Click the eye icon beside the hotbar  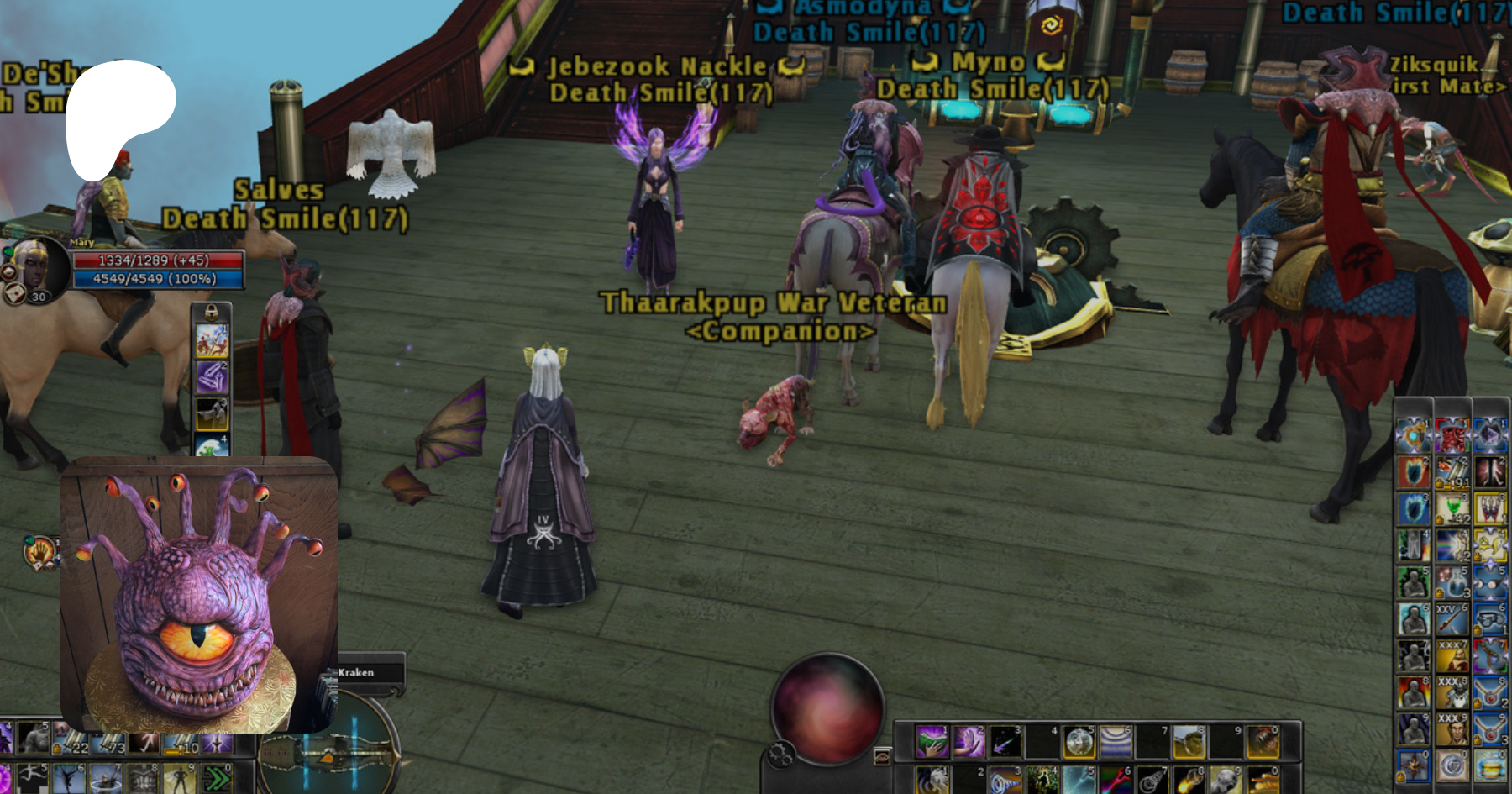tap(882, 757)
